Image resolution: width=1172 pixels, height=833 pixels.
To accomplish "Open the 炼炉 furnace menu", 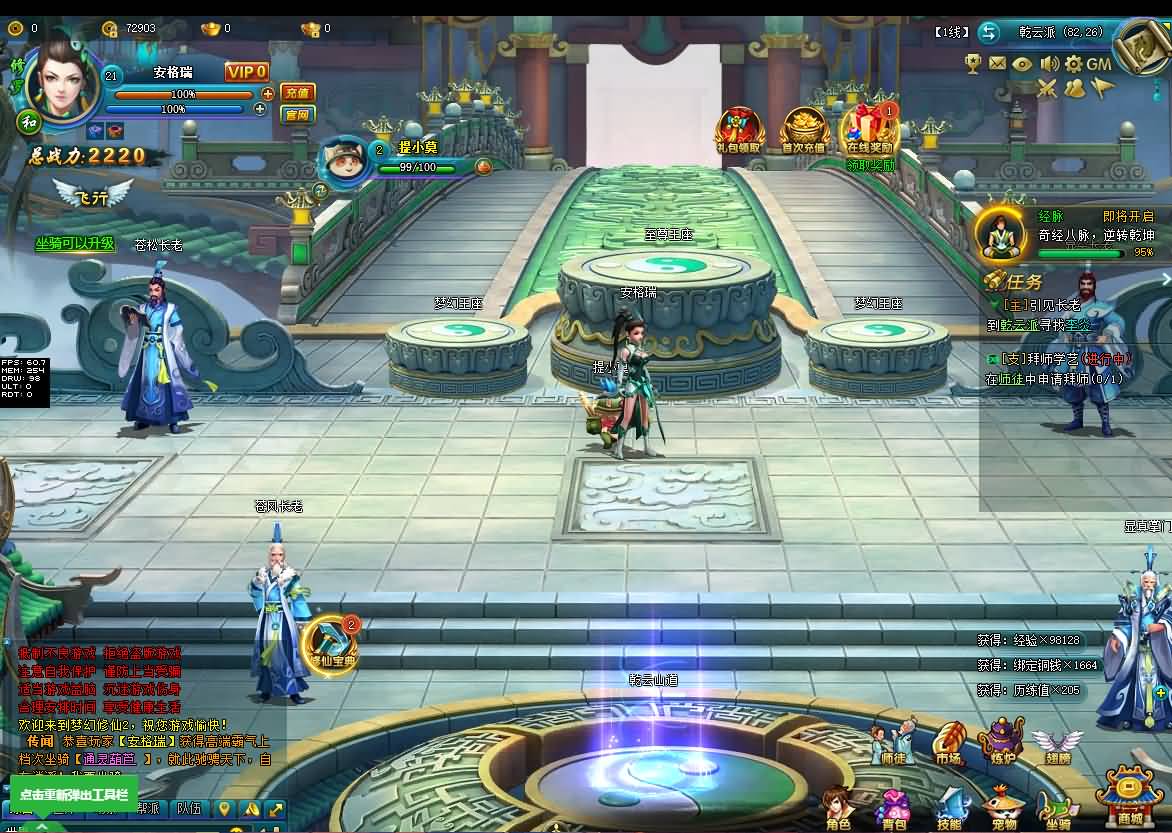I will [x=1001, y=743].
